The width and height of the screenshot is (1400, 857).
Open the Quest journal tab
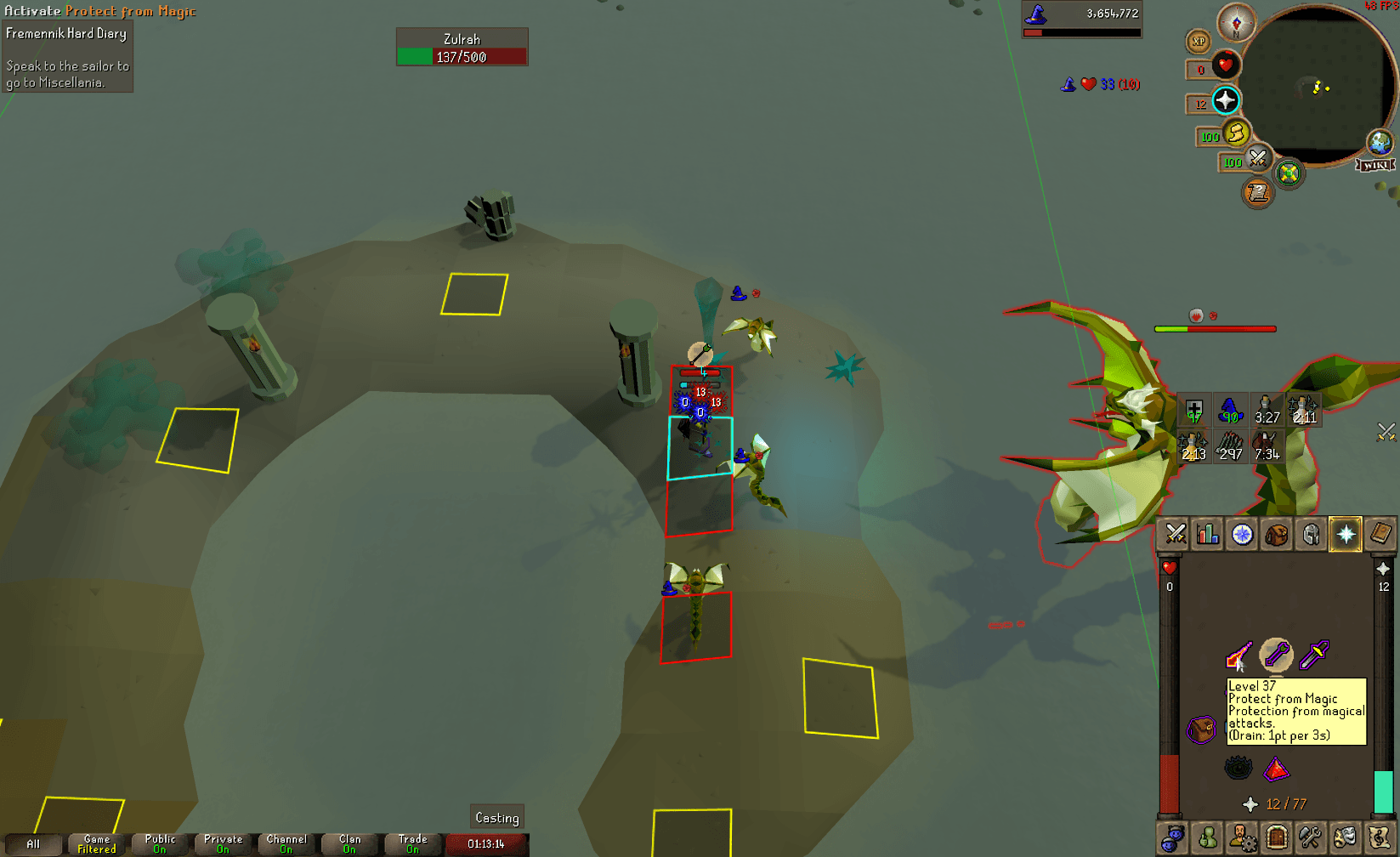1241,534
